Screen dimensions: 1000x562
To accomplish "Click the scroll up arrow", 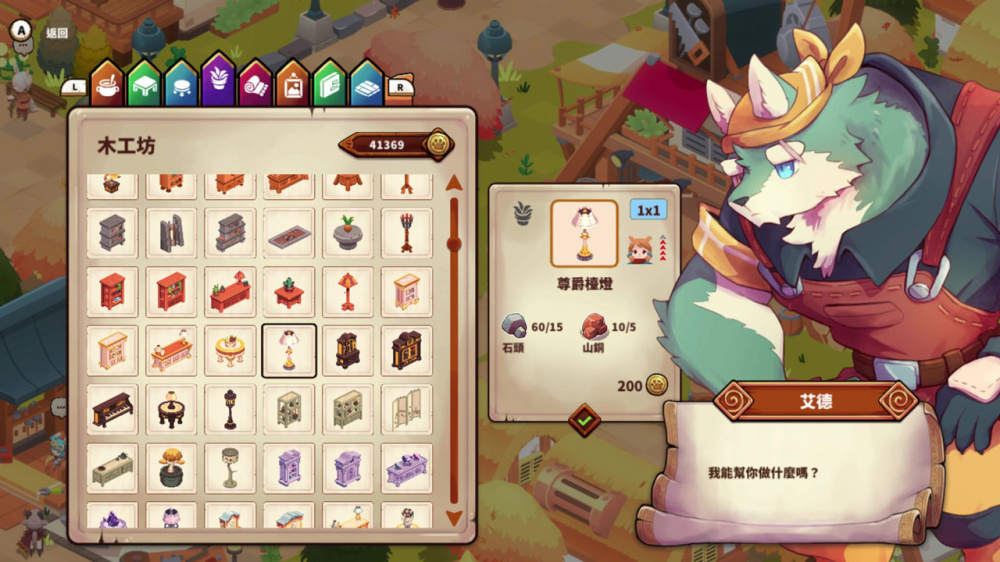I will coord(454,182).
